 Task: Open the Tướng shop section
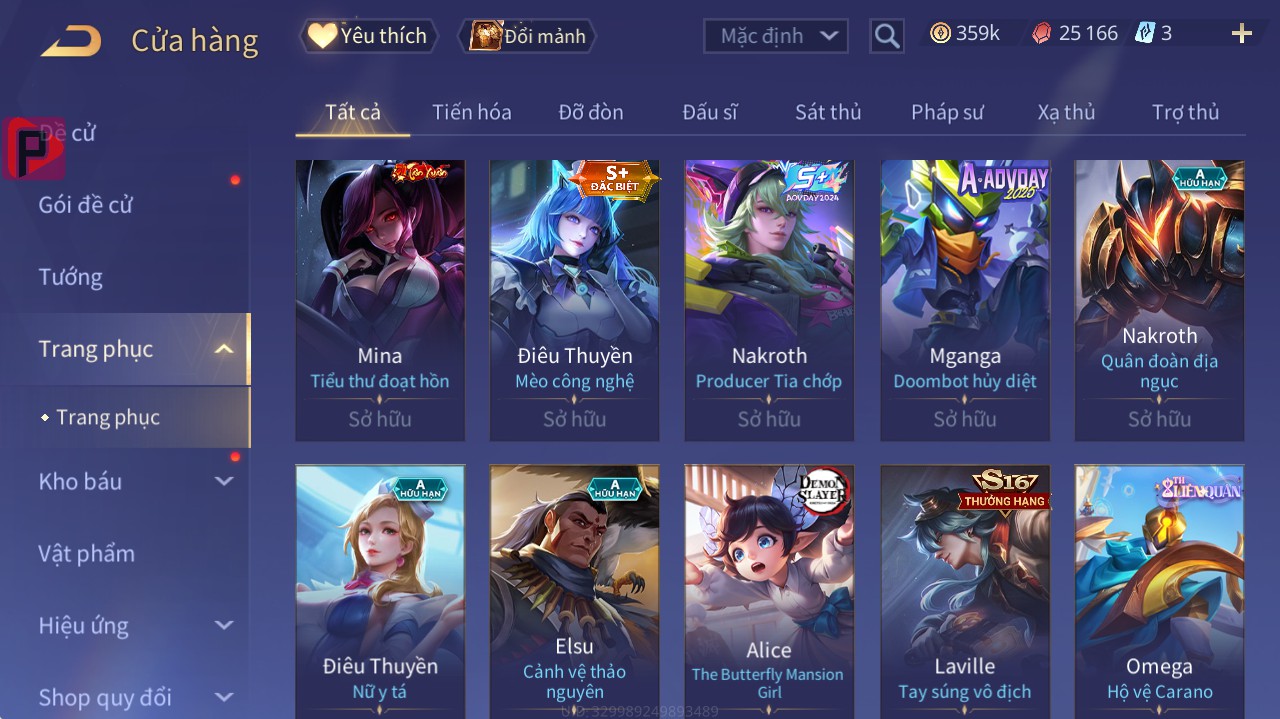point(71,277)
